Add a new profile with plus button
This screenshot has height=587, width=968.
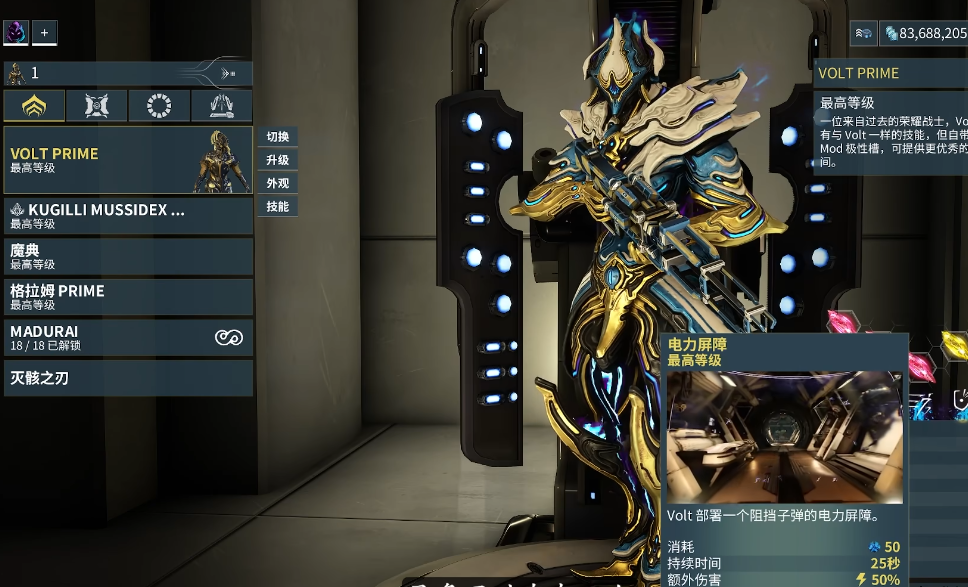44,33
